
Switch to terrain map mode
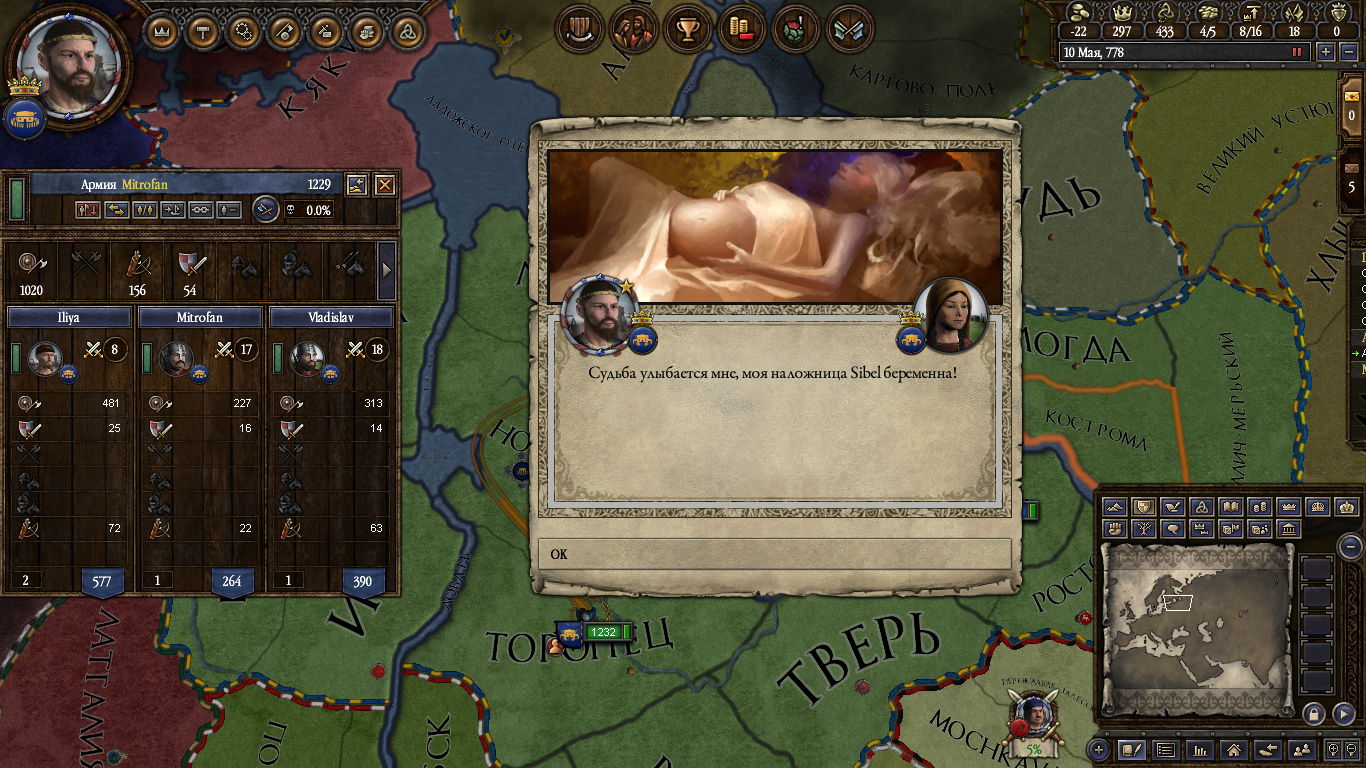(1115, 507)
